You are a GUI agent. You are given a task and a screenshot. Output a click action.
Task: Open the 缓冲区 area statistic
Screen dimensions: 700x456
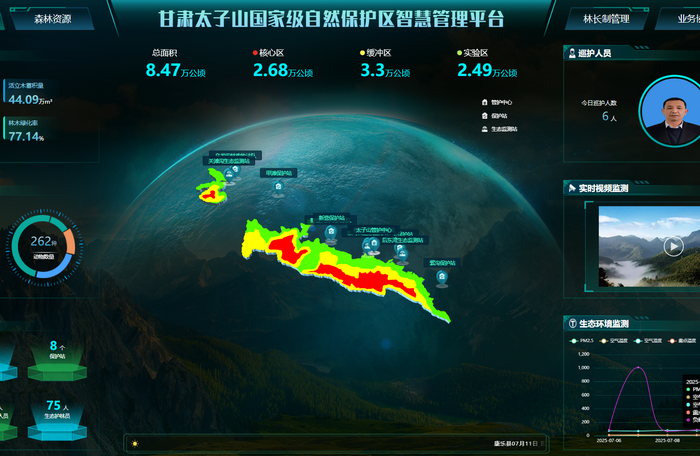coord(386,64)
